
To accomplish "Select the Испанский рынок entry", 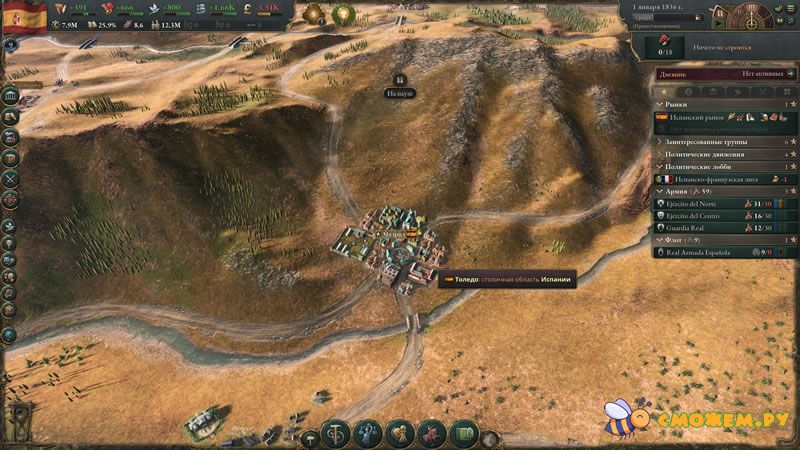I will 694,117.
